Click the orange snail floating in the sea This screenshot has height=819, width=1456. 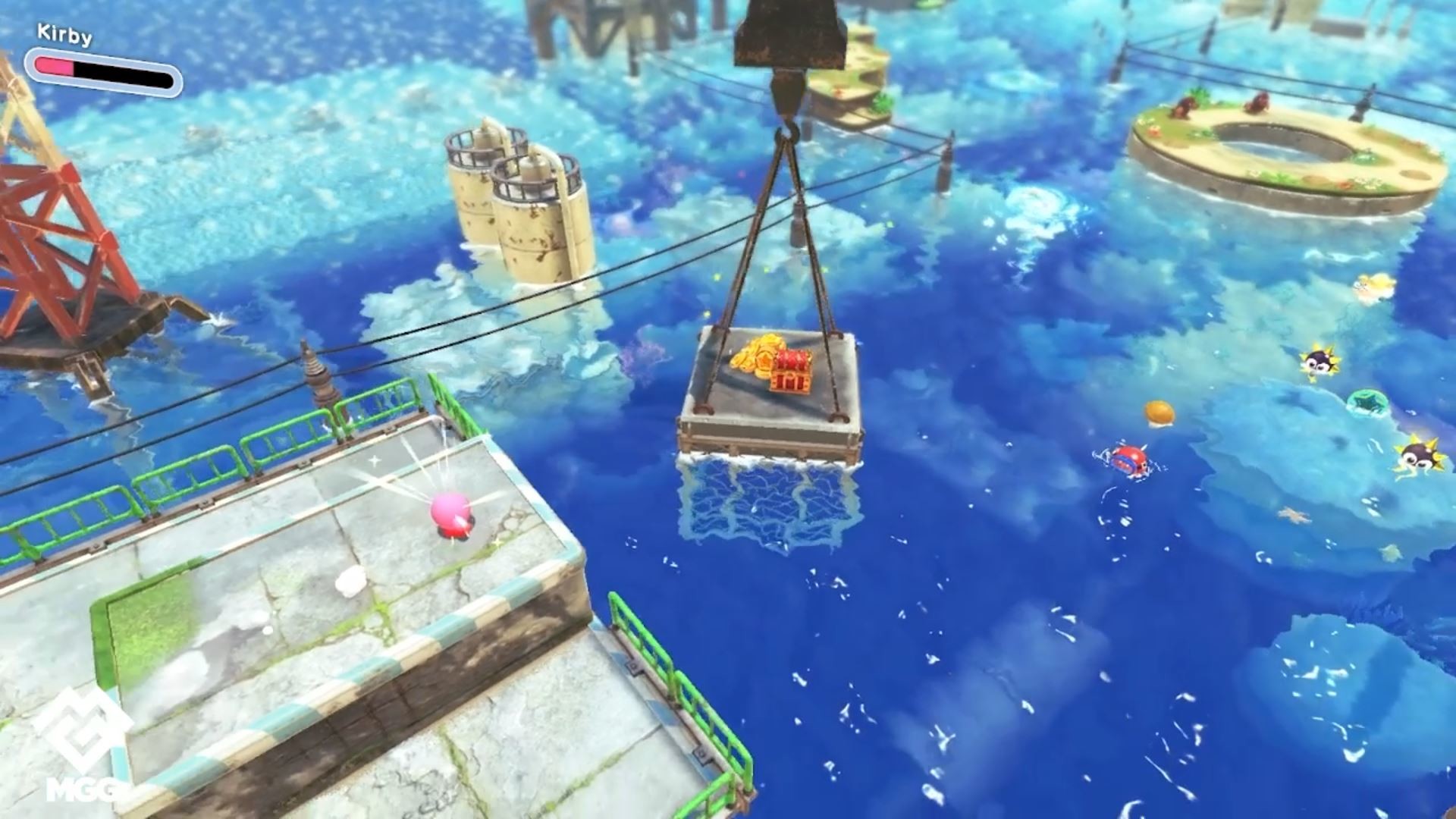[x=1160, y=413]
